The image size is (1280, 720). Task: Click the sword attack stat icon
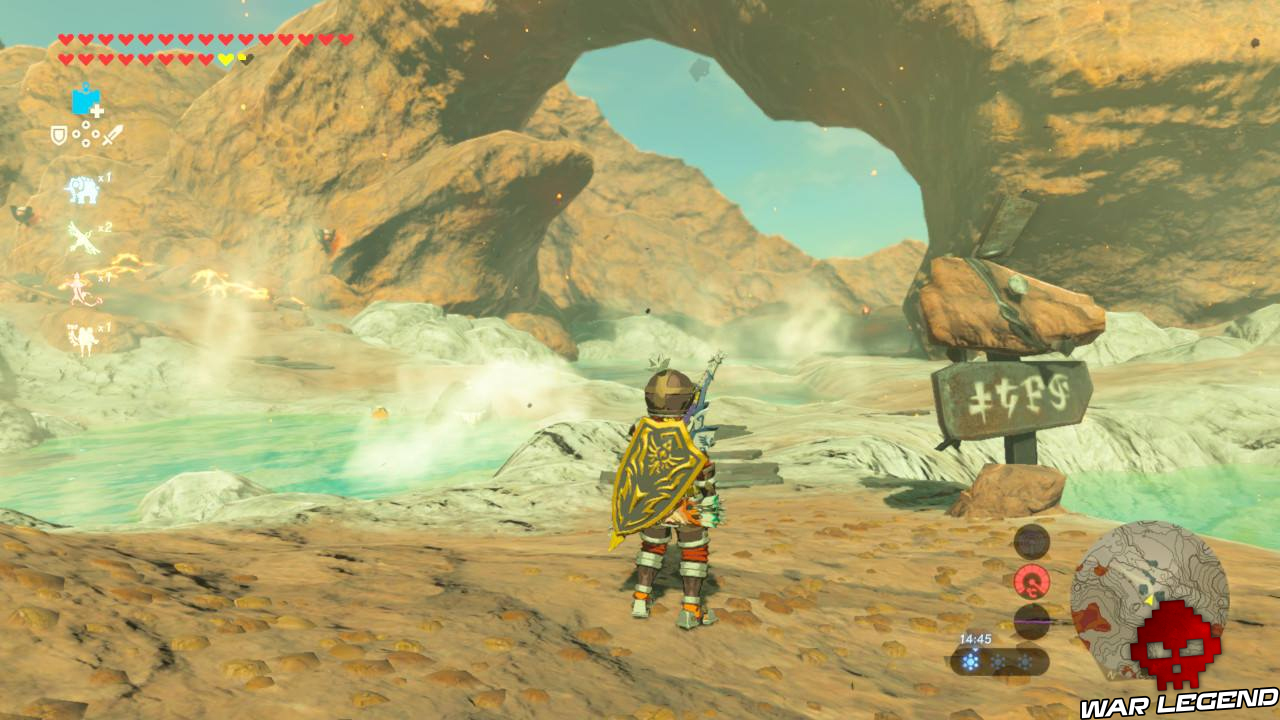pos(112,136)
